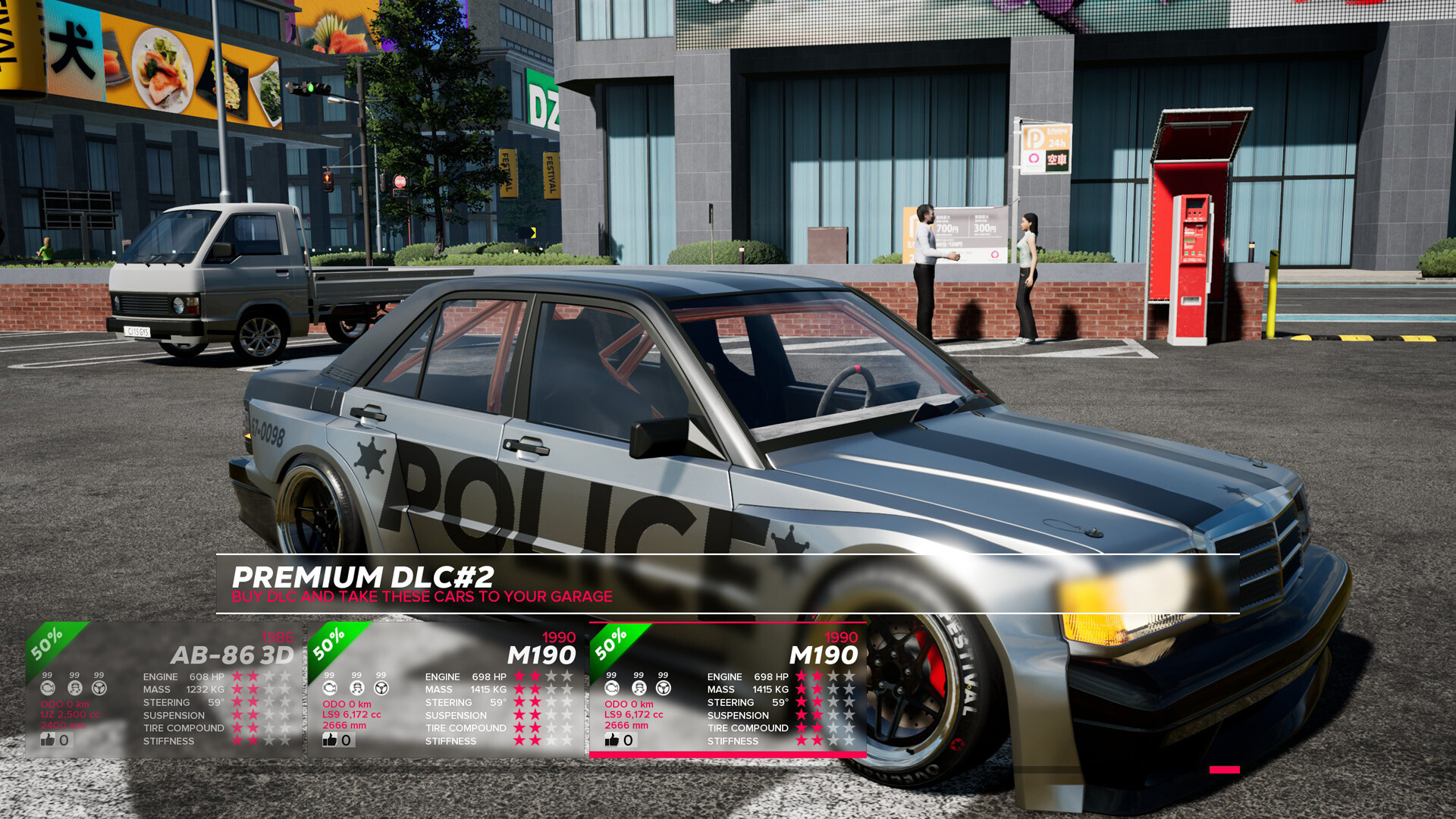
Task: Toggle the like button on the AB-86 3D card
Action: pyautogui.click(x=47, y=740)
